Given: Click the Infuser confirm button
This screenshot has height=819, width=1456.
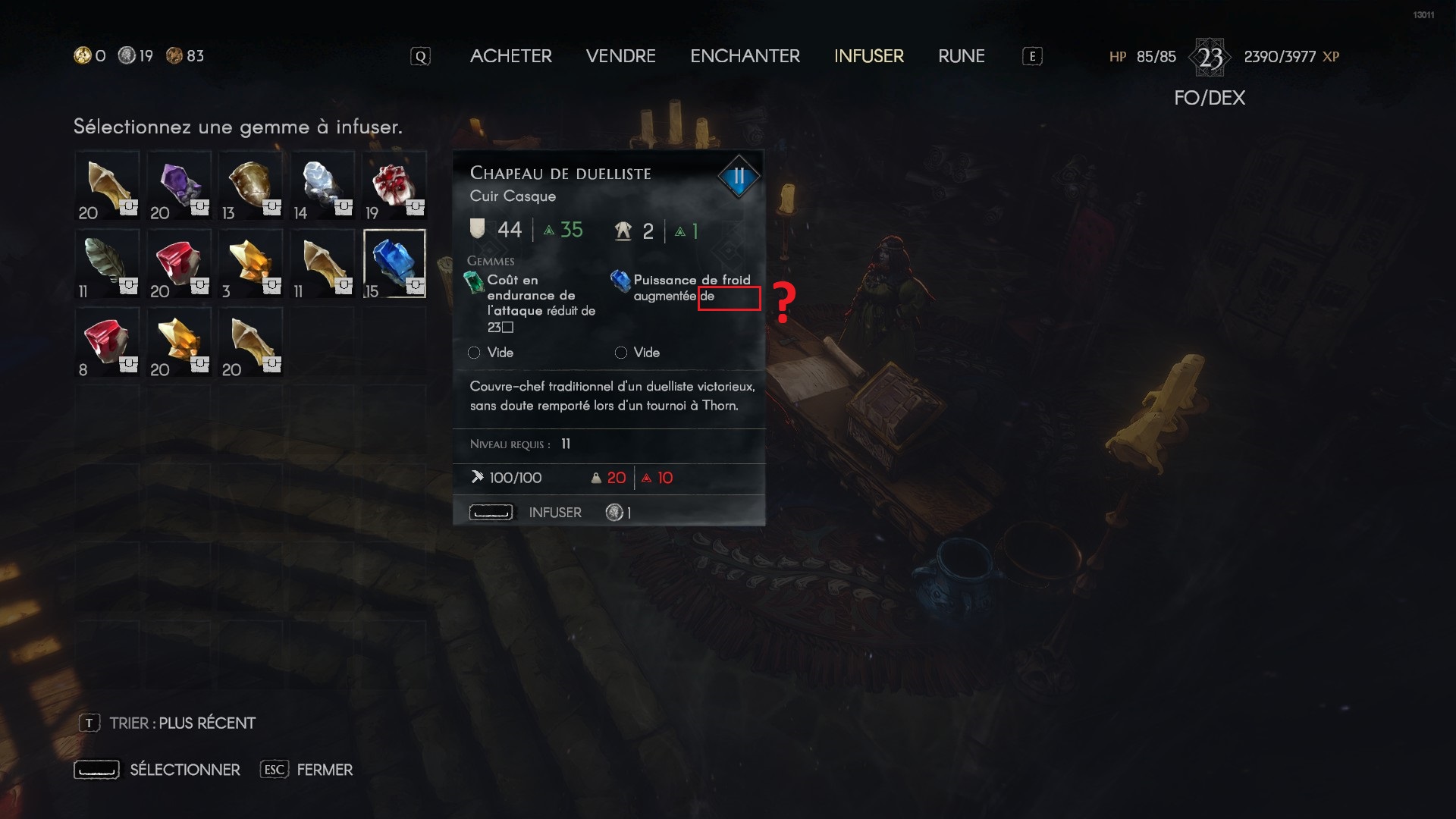Looking at the screenshot, I should (x=554, y=513).
